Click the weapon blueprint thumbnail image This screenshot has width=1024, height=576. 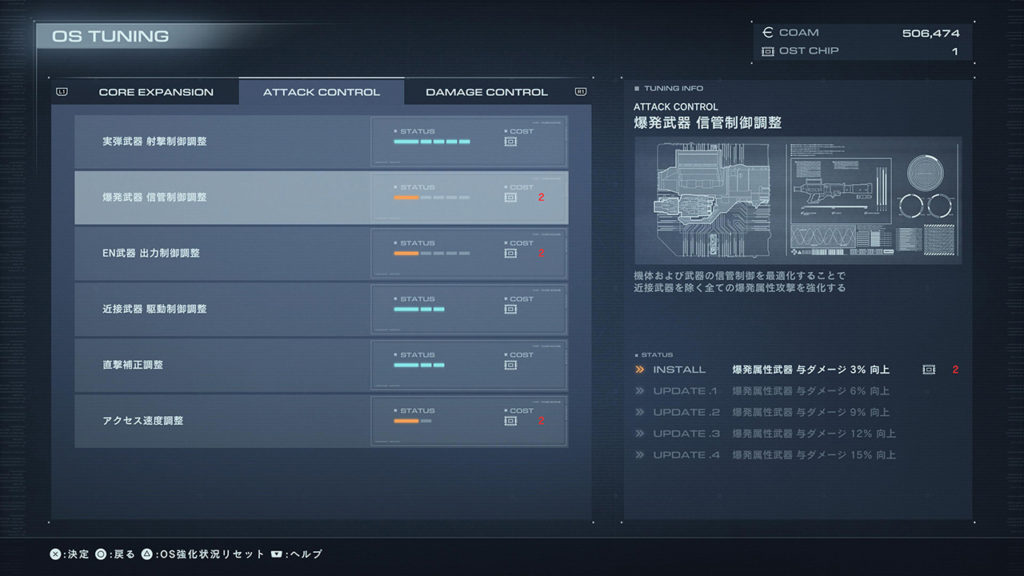click(797, 200)
